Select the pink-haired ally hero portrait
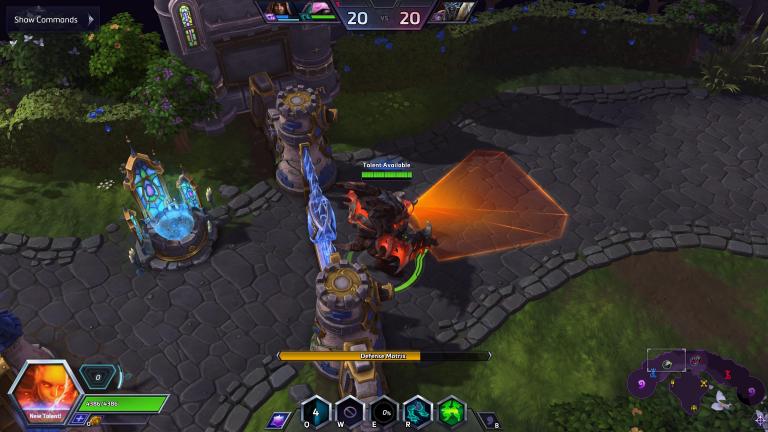Viewport: 768px width, 432px height. pos(320,11)
